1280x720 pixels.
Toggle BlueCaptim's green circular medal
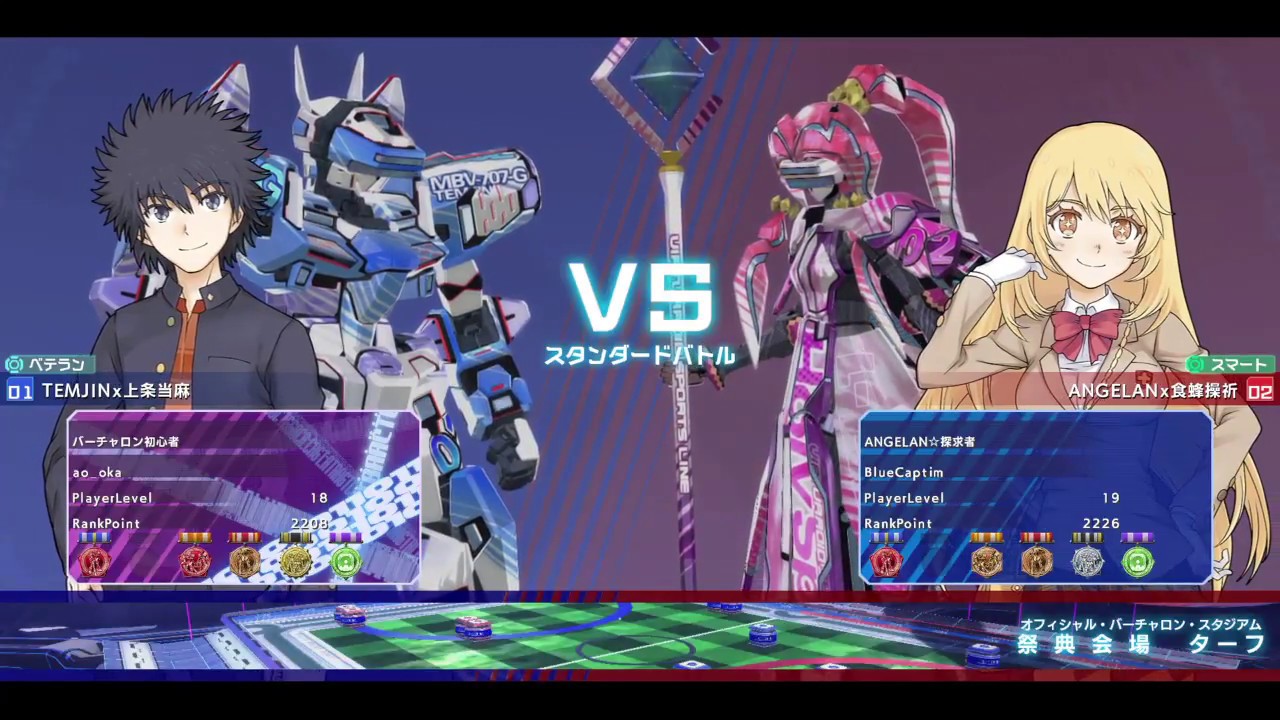(x=1138, y=562)
